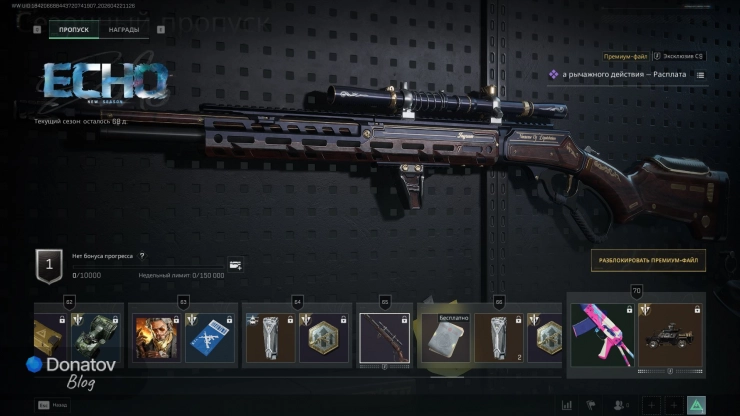Open the progress bonus help question mark
This screenshot has height=416, width=740.
142,256
